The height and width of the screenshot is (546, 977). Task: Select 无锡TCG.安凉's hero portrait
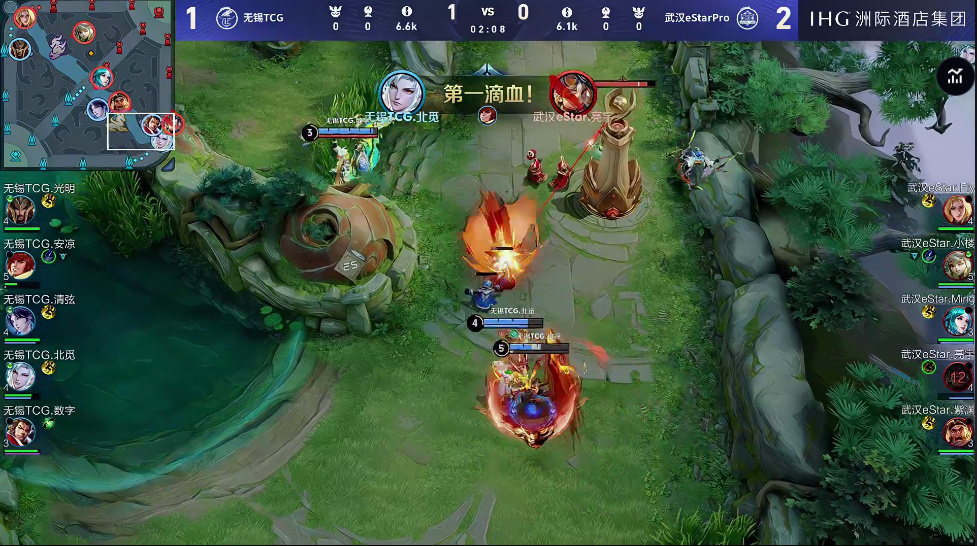tap(20, 264)
